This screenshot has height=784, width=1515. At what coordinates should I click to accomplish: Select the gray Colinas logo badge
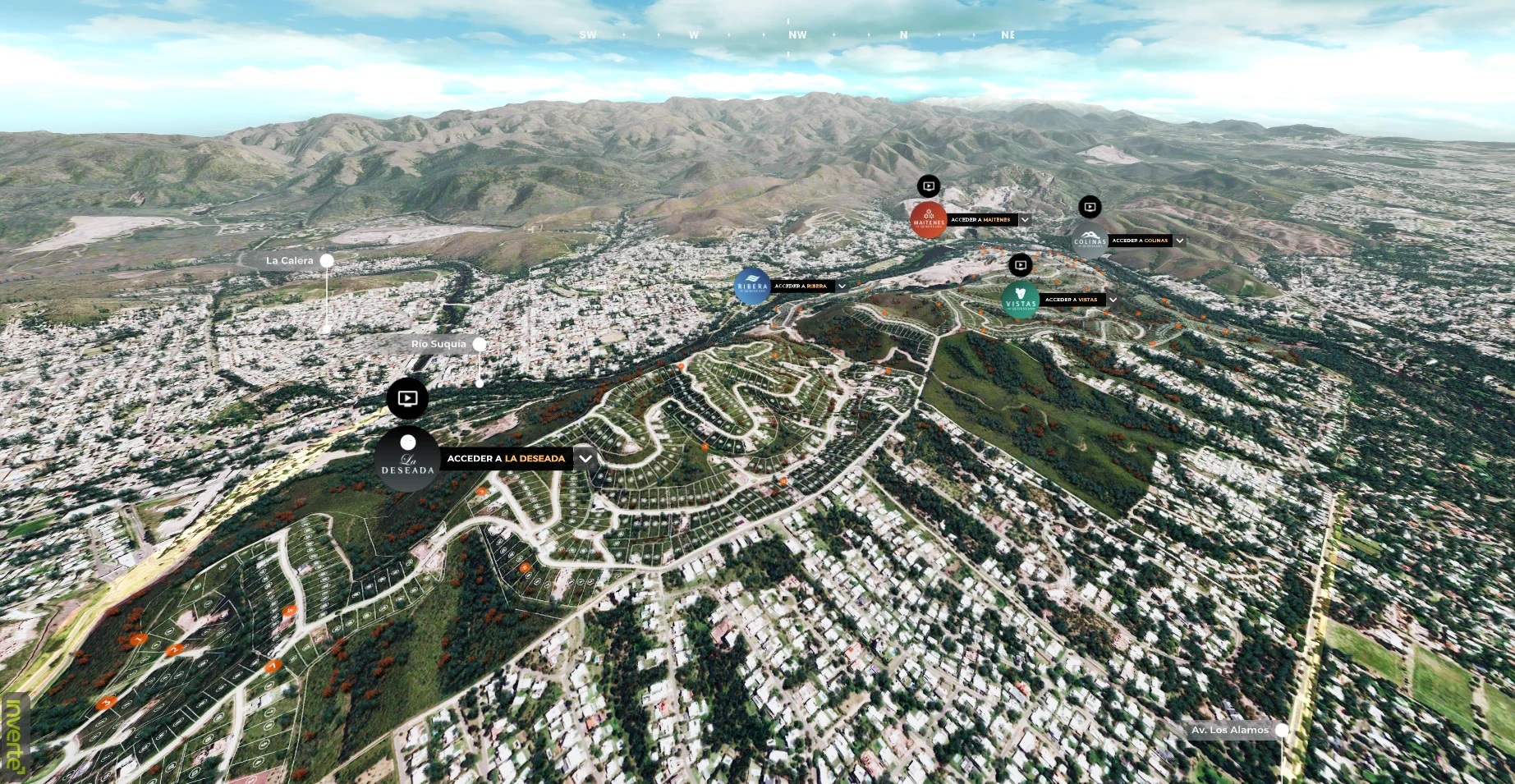point(1090,241)
